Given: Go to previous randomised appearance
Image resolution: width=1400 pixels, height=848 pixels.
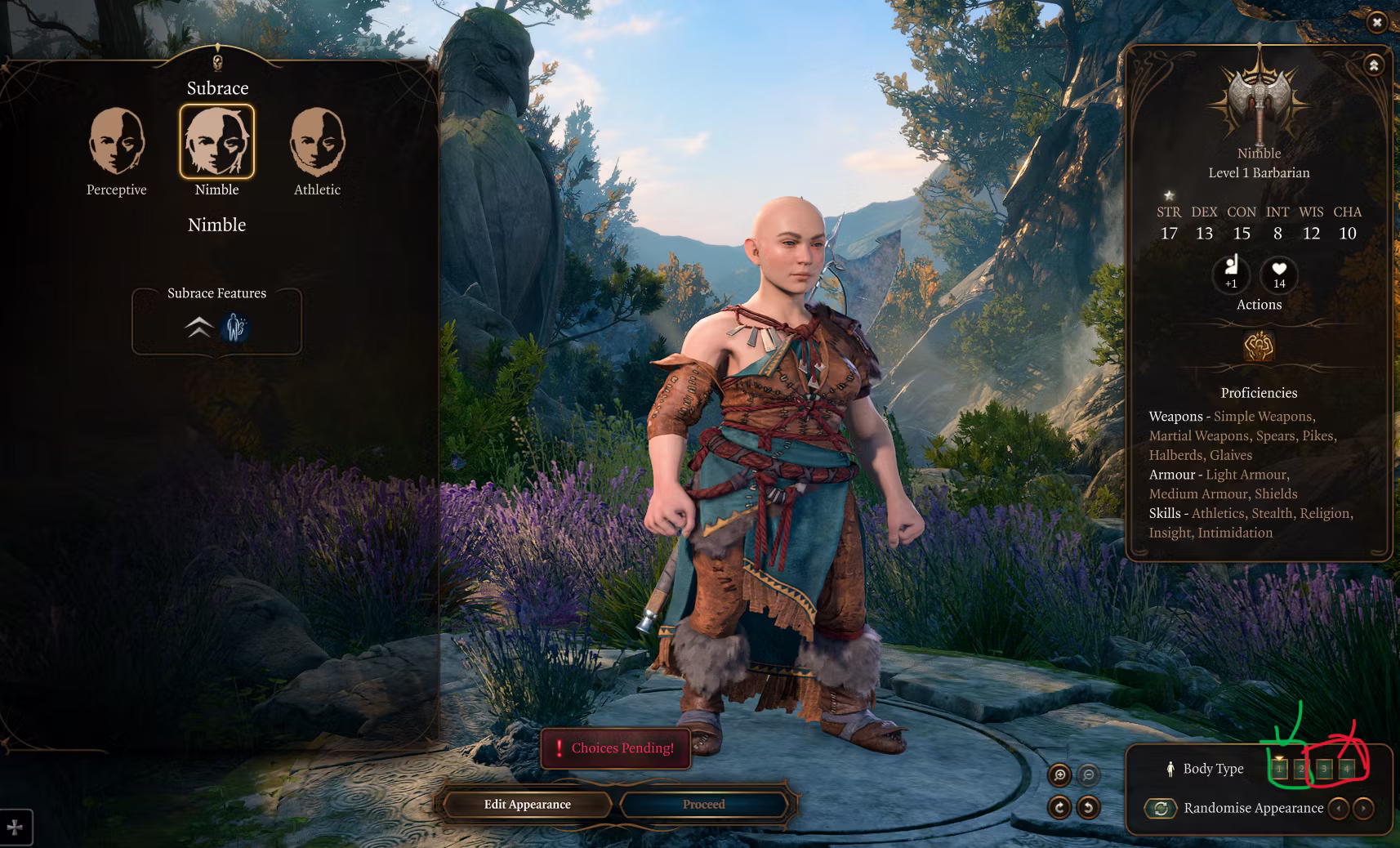Looking at the screenshot, I should 1339,809.
